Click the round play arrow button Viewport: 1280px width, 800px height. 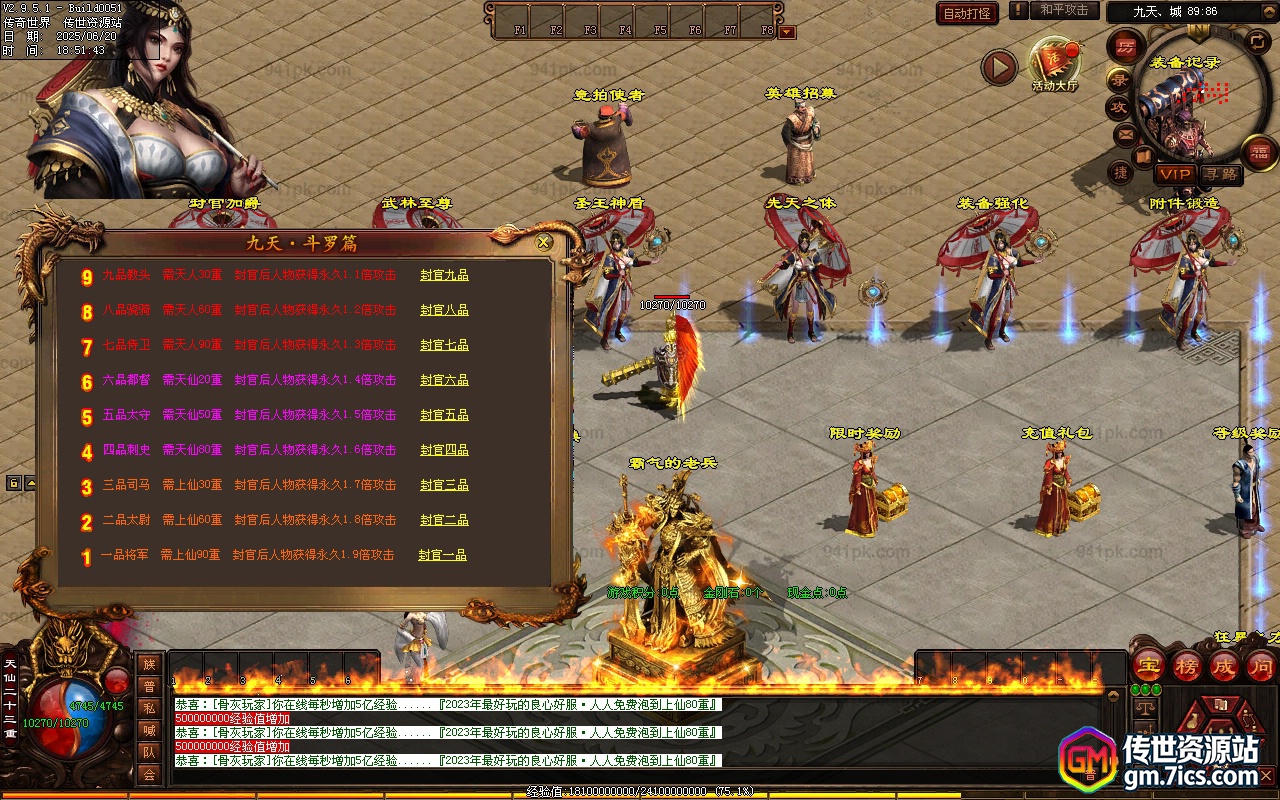pos(998,67)
